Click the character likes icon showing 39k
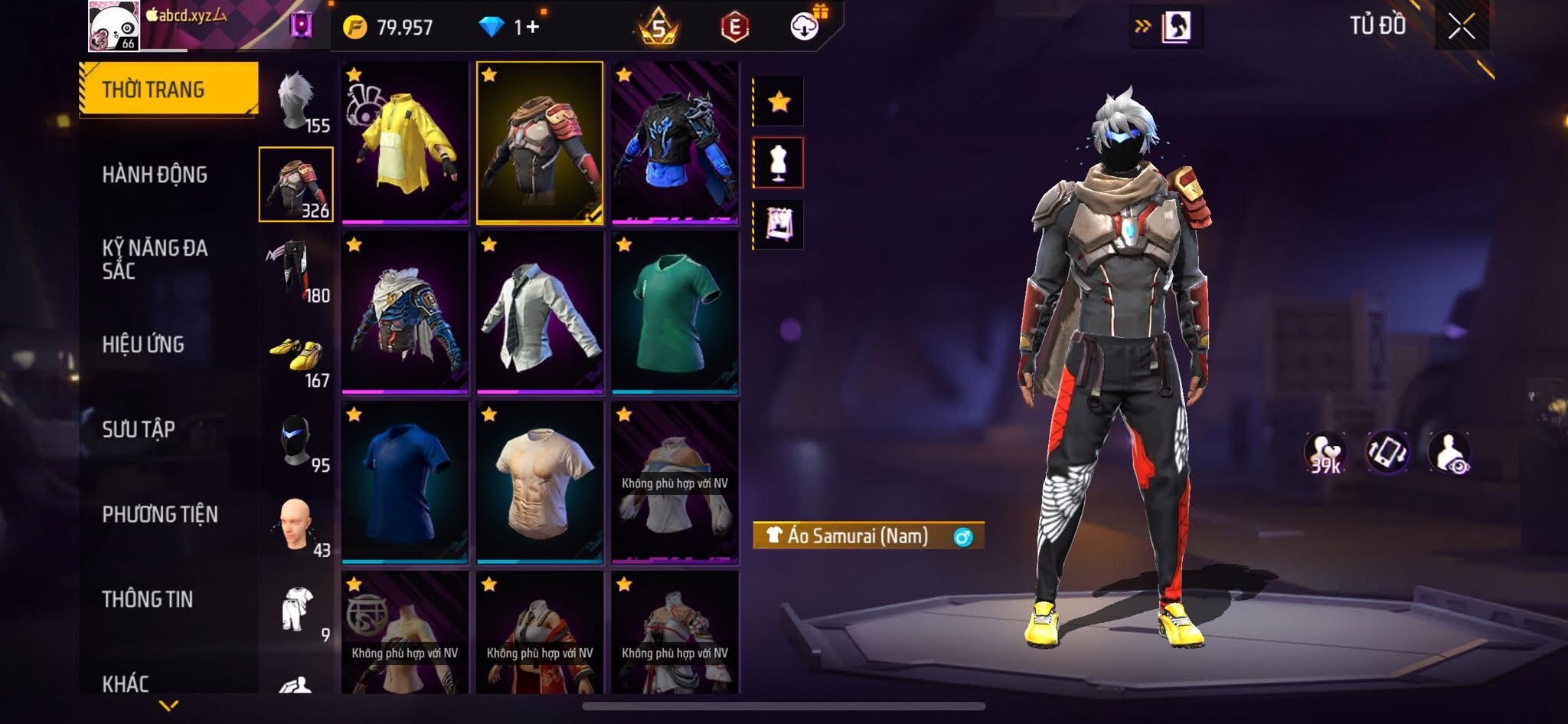Screen dimensions: 1568x724 (1325, 453)
